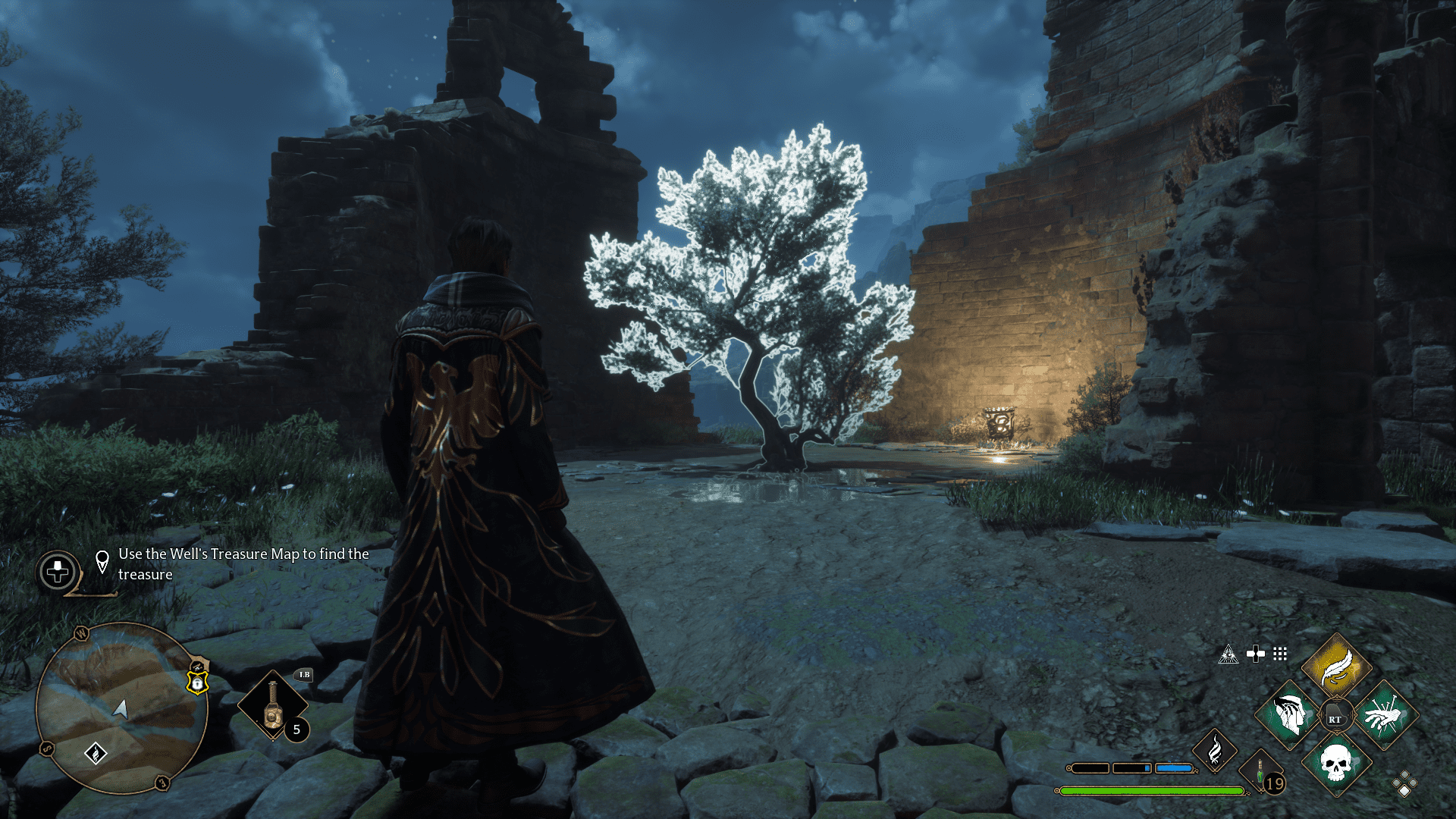Trigger the ancient magic flame icon
Screen dimensions: 1456x819
(1214, 751)
